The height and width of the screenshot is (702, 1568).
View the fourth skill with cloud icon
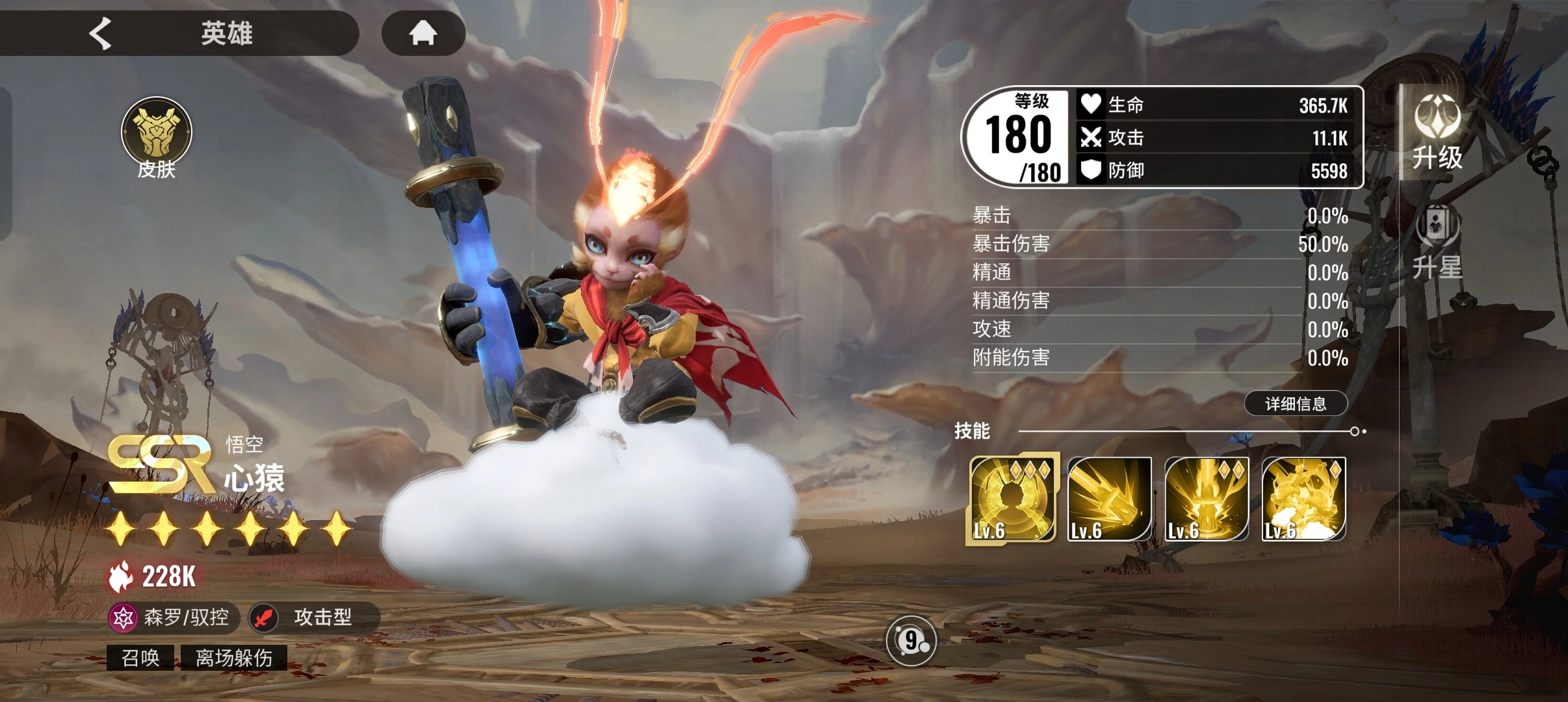[1303, 499]
